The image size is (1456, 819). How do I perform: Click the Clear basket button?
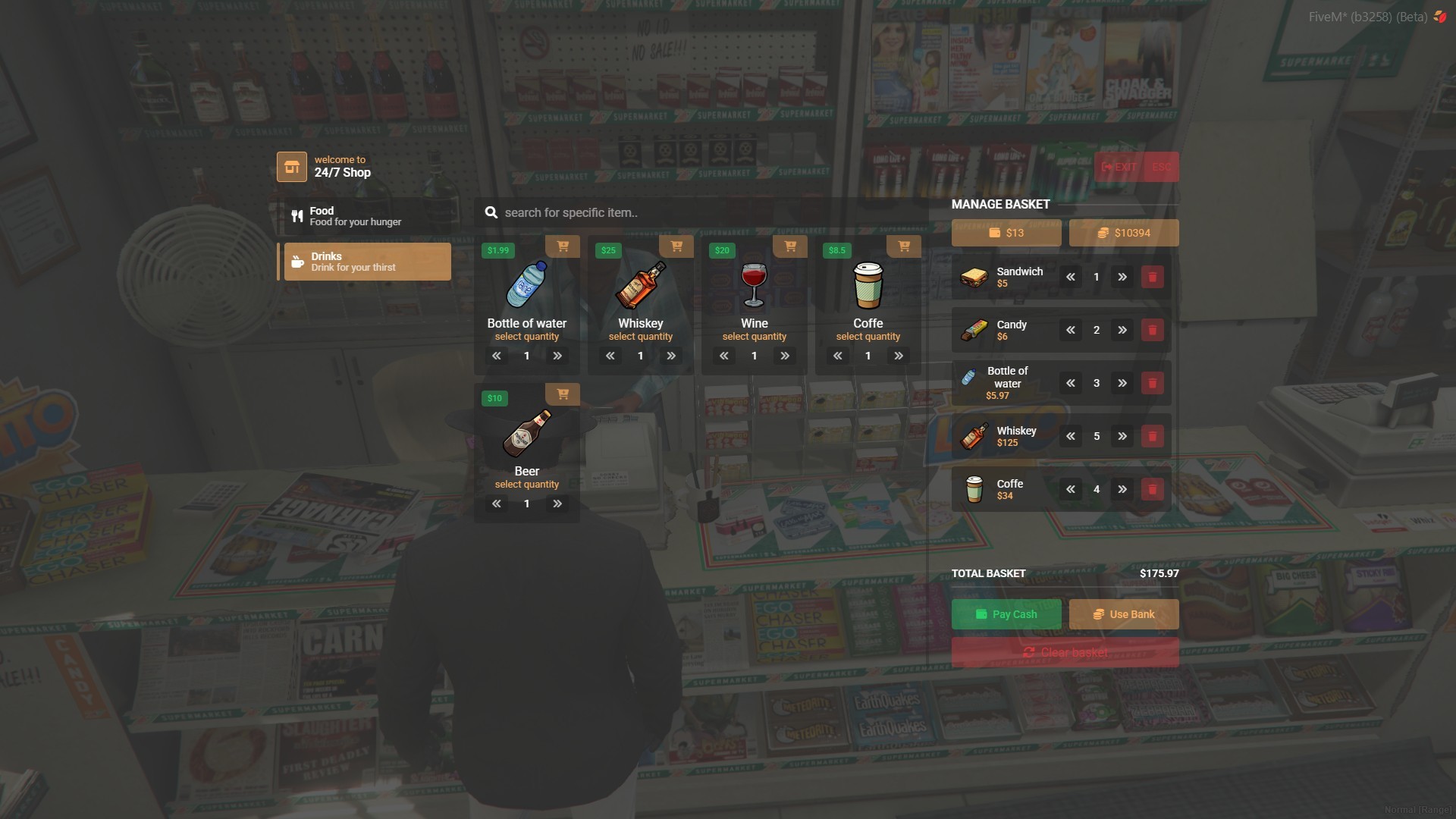(1065, 652)
